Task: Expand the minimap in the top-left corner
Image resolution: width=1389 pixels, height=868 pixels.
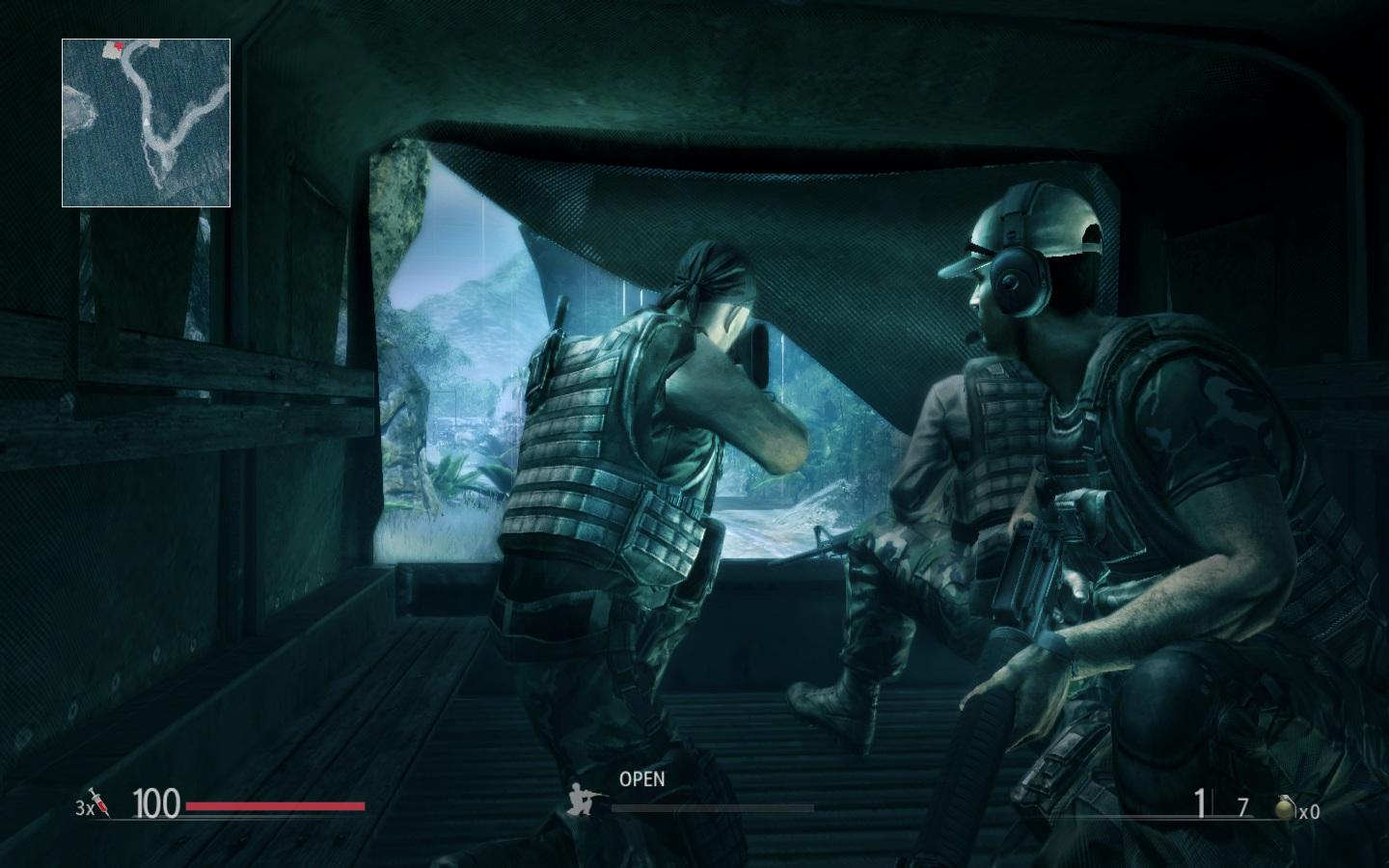Action: (x=145, y=121)
